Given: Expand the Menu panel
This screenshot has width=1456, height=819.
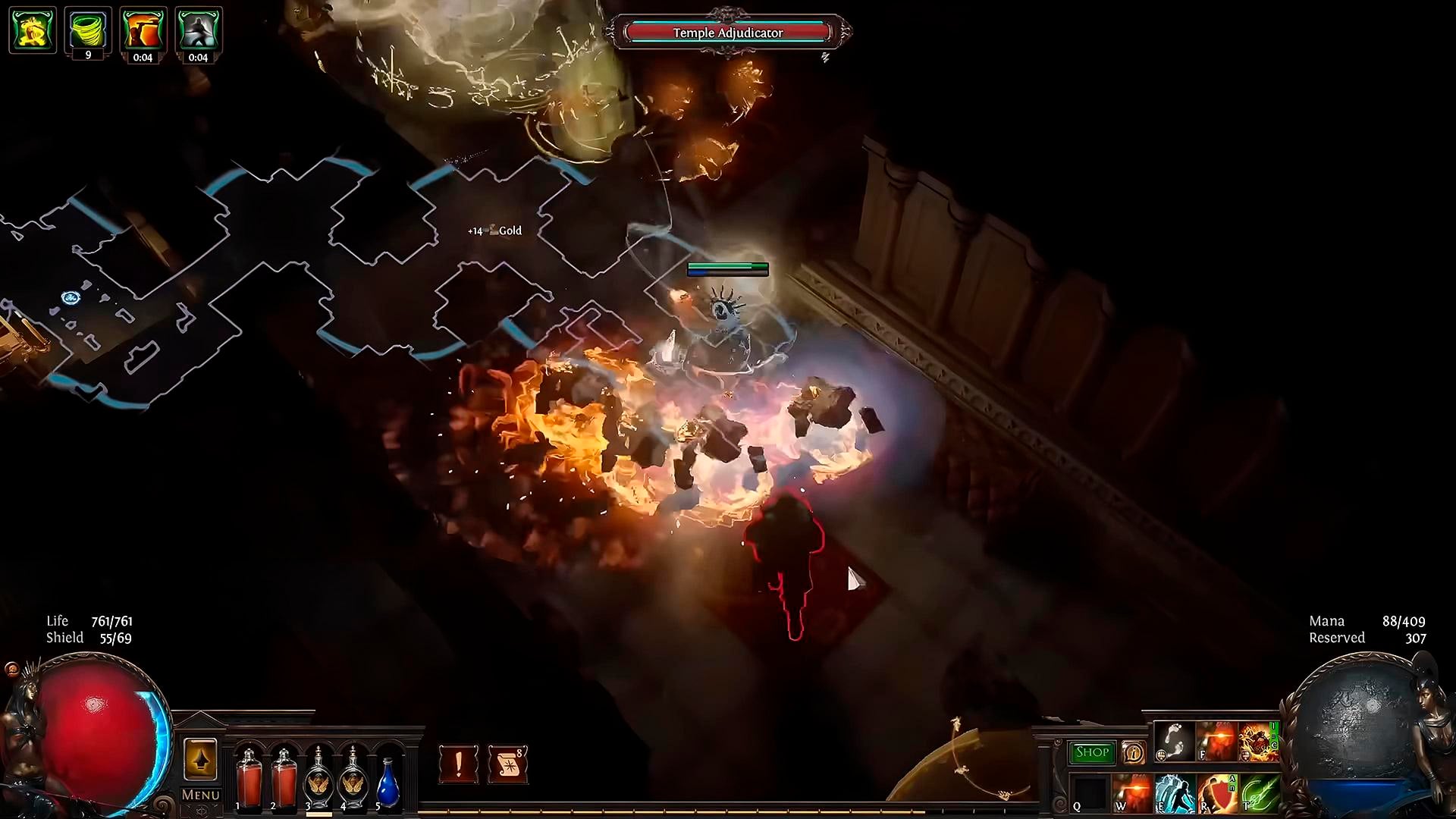Looking at the screenshot, I should click(199, 795).
